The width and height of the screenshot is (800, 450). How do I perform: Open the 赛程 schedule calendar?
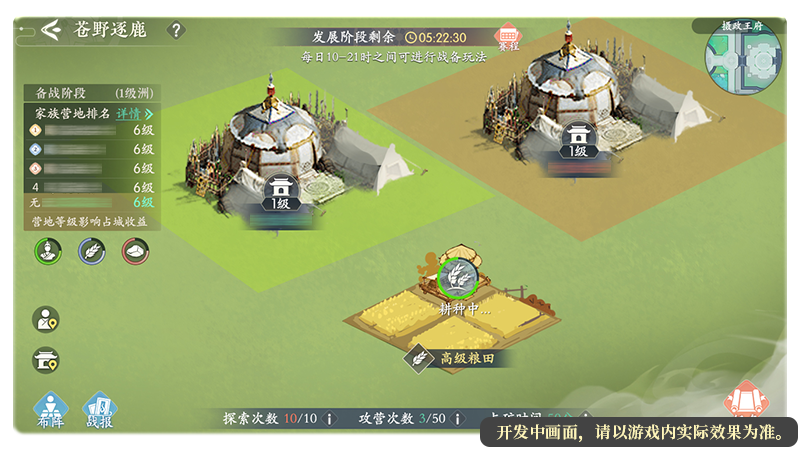(509, 39)
